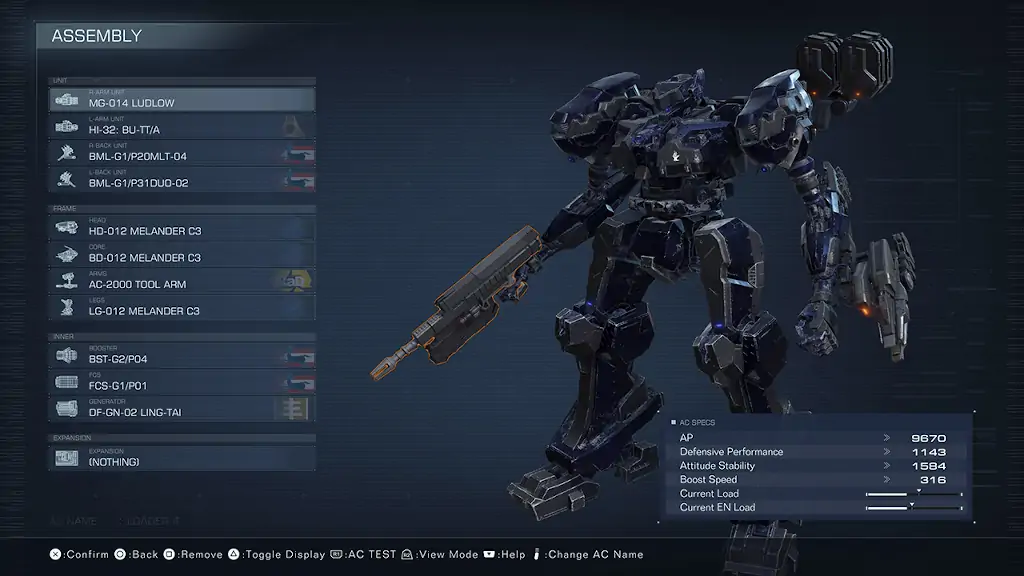Viewport: 1024px width, 576px height.
Task: Choose the HI-32: BU-TT/A left arm unit
Action: [182, 127]
